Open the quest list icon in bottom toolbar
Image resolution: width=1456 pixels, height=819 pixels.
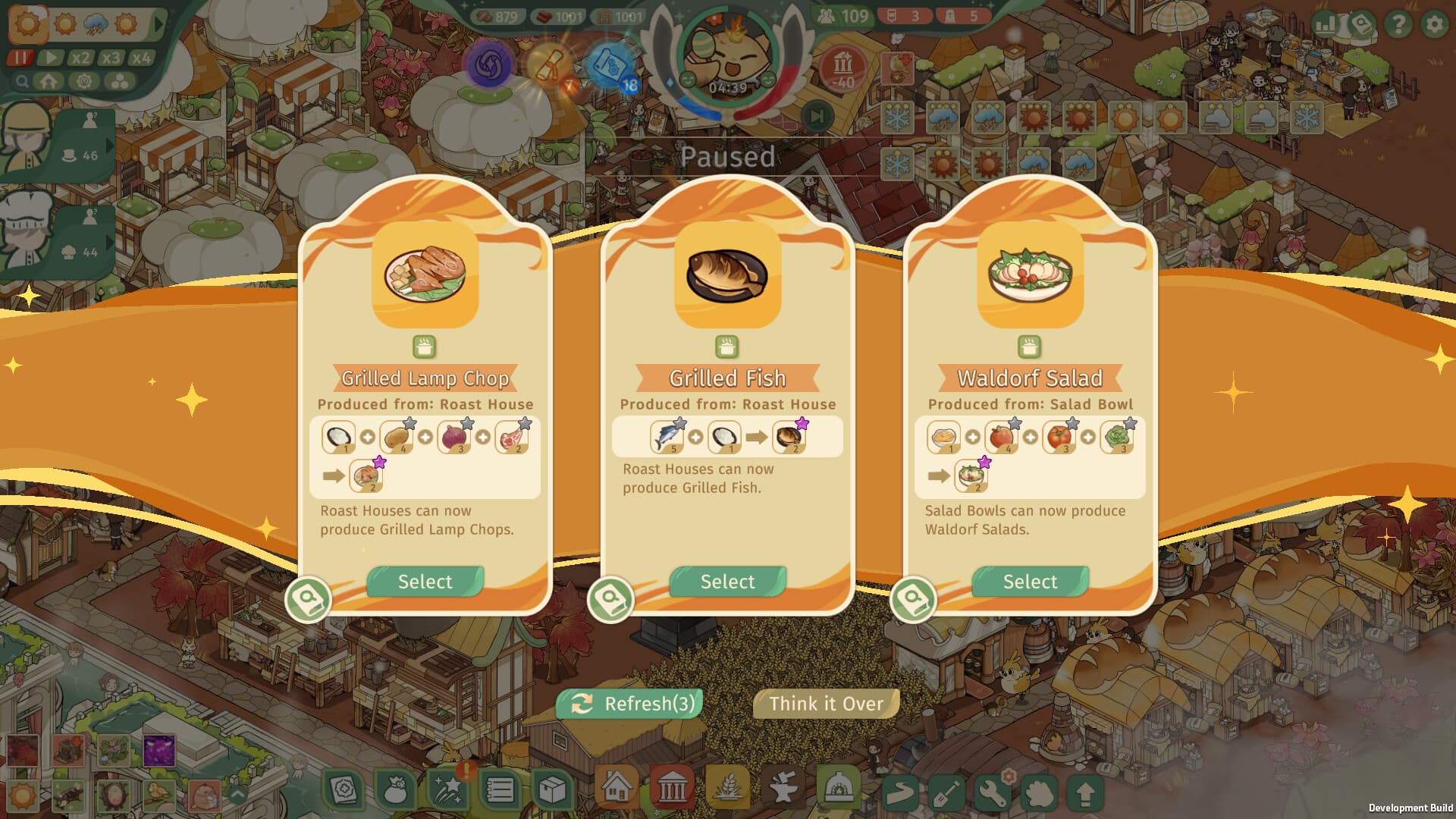(500, 789)
